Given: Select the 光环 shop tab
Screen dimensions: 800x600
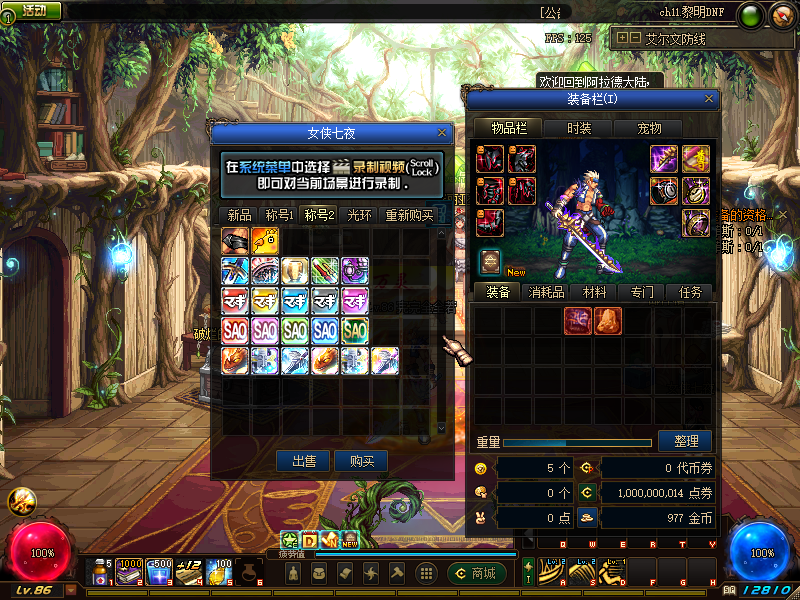Looking at the screenshot, I should tap(359, 215).
